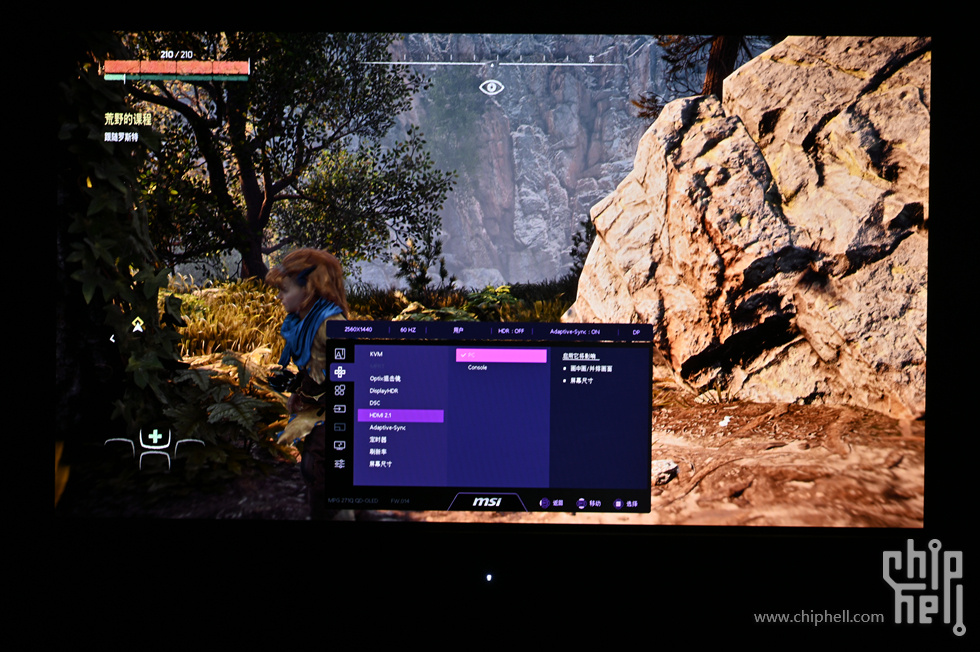Switch to the sliders settings tab

point(340,464)
